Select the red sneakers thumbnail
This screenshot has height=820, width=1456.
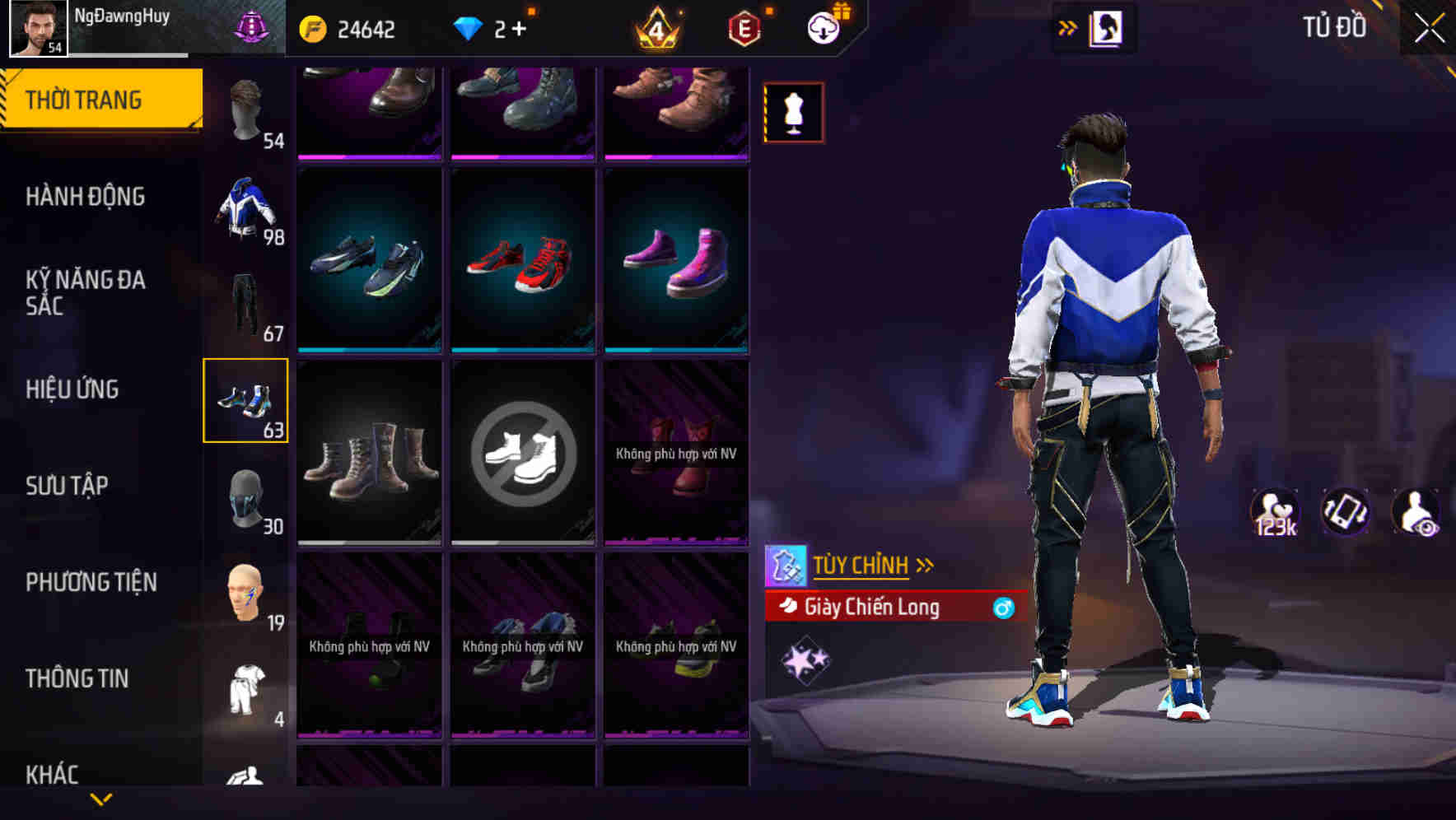click(521, 262)
